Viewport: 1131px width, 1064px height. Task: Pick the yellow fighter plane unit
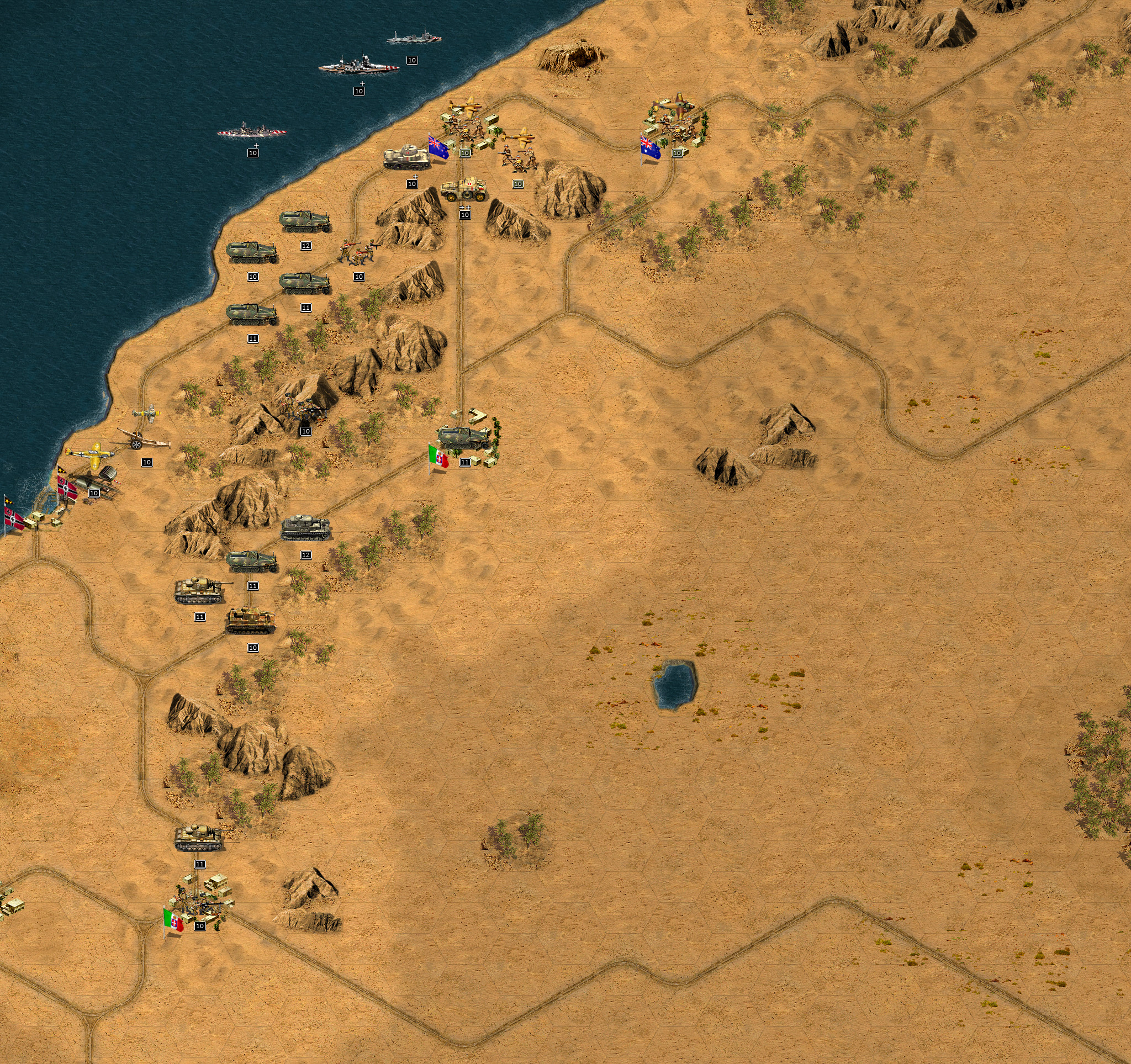click(x=92, y=452)
